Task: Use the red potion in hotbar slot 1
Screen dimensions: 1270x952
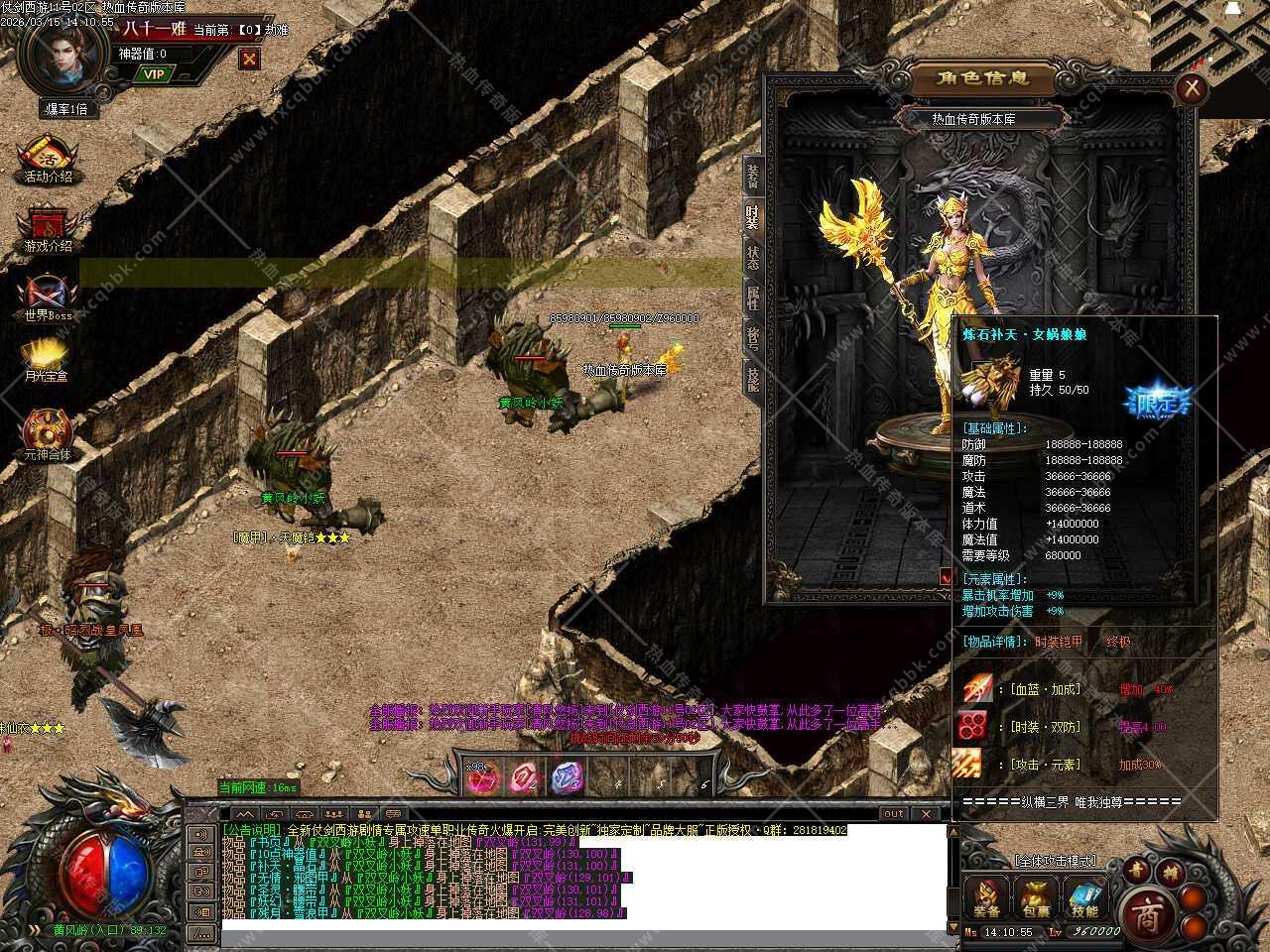Action: coord(483,778)
